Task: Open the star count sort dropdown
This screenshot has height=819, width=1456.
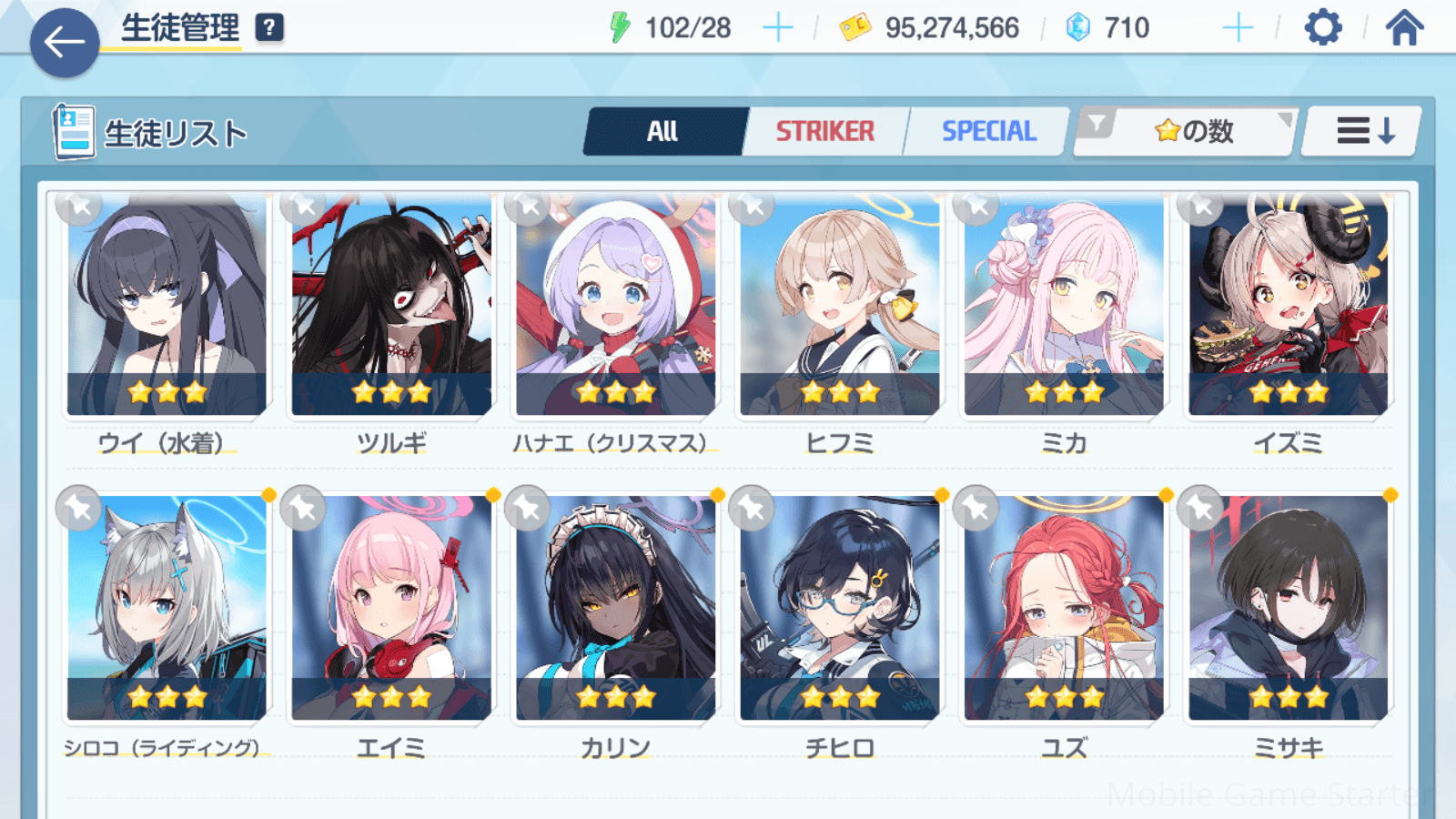Action: [1188, 132]
